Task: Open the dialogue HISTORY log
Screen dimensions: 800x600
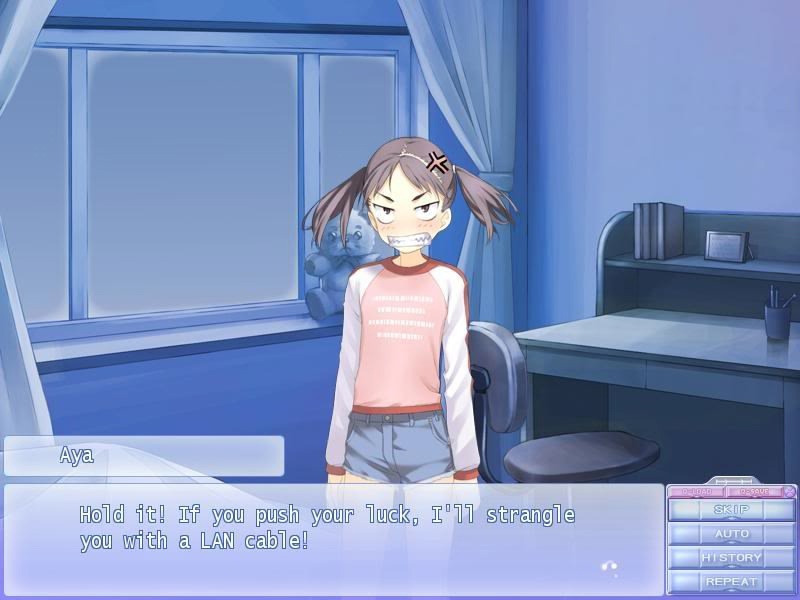Action: coord(731,558)
